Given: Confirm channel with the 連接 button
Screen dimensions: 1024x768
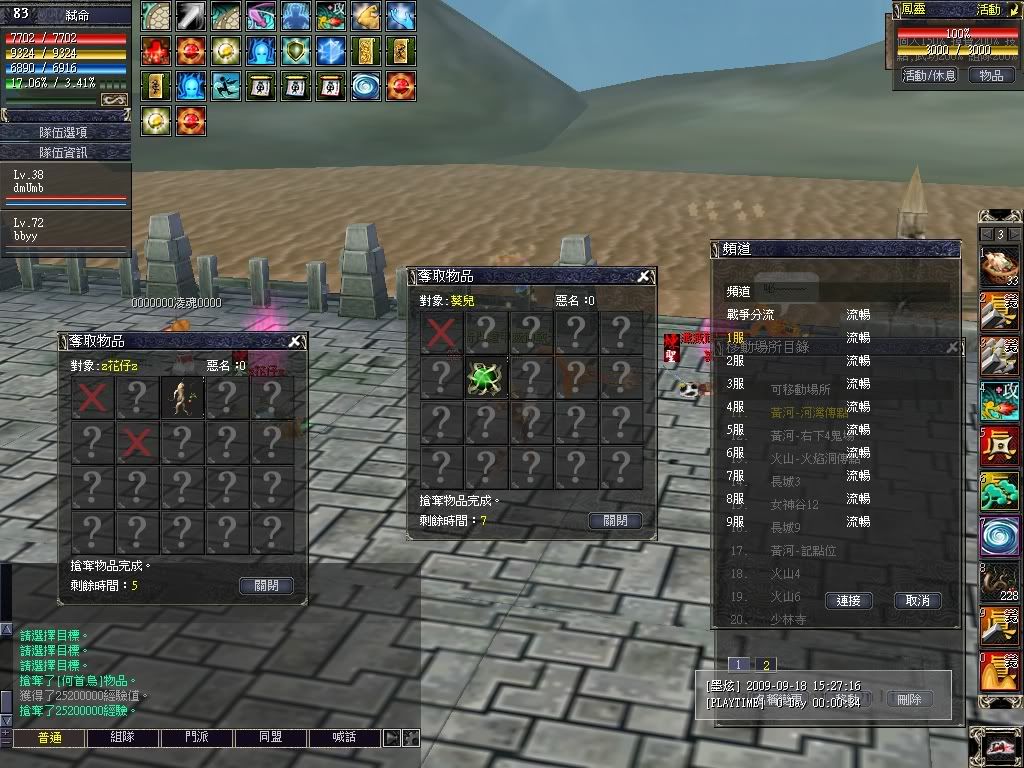Looking at the screenshot, I should click(848, 600).
